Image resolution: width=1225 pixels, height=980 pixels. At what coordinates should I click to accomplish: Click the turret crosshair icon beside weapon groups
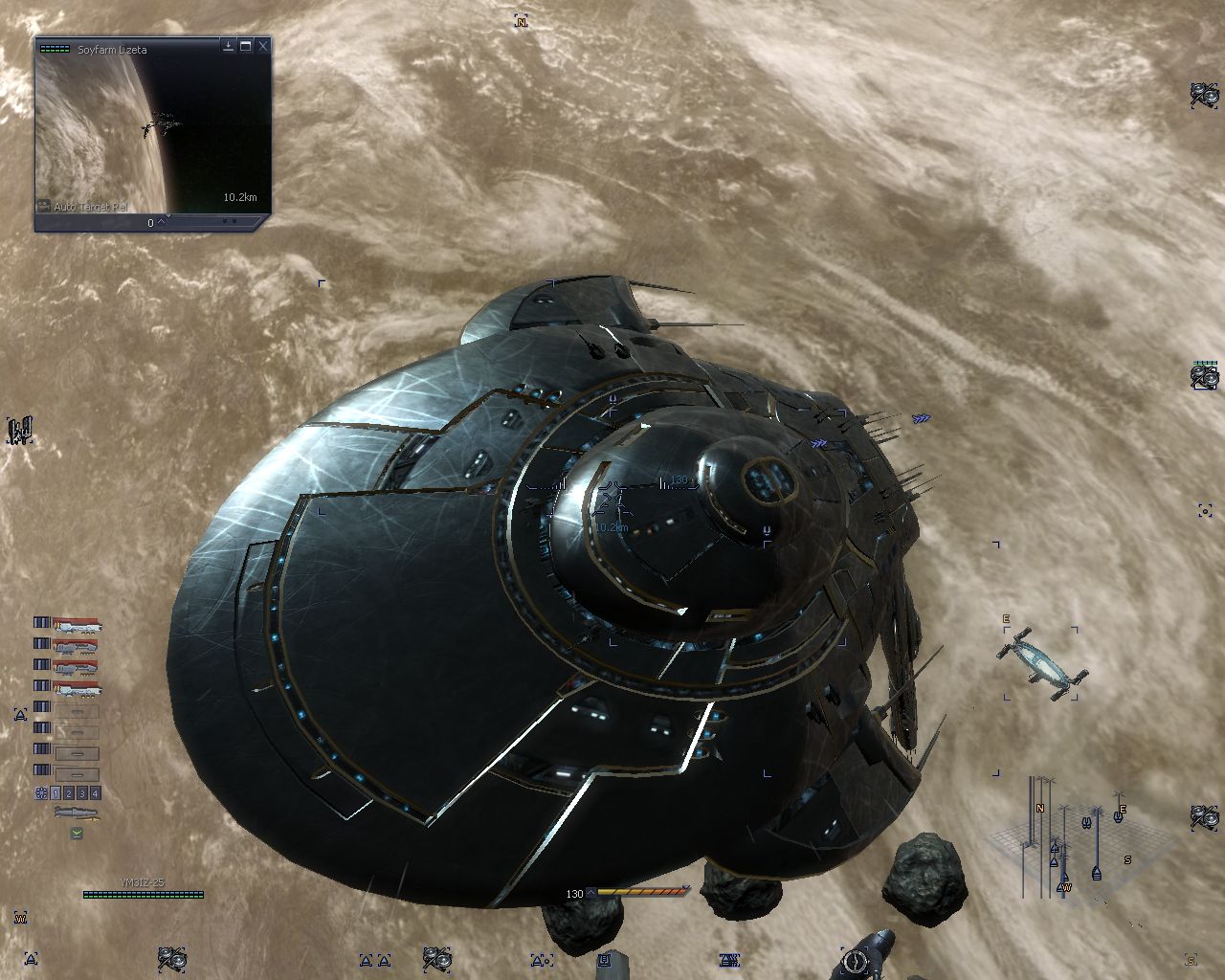41,793
